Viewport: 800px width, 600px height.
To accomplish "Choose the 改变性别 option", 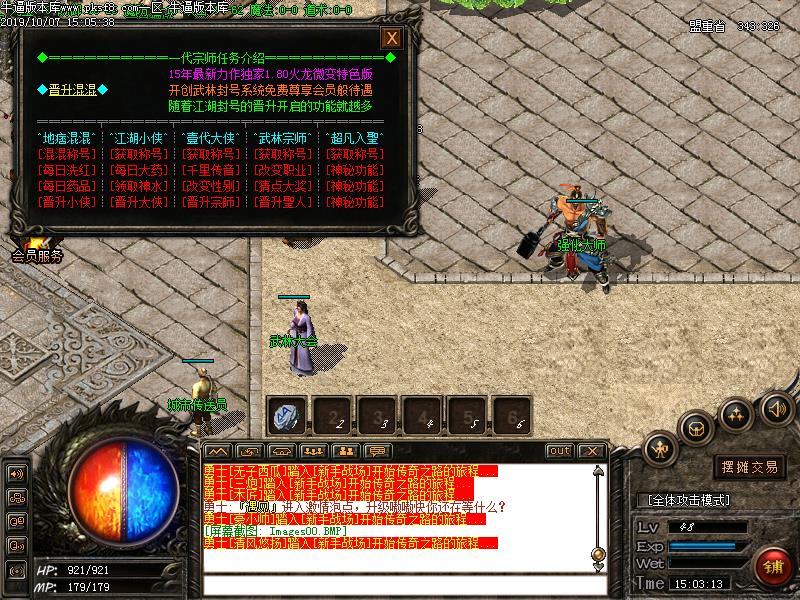I will [x=210, y=186].
